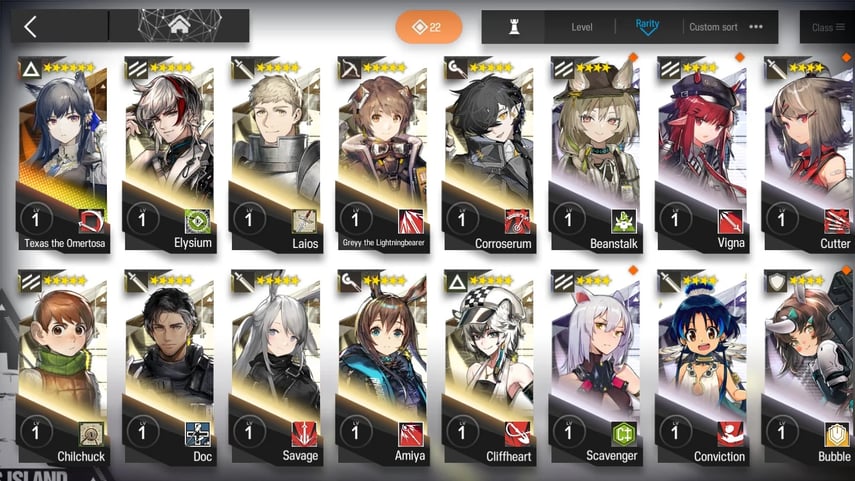Choose the Savage operator card
Image resolution: width=855 pixels, height=481 pixels.
(277, 365)
